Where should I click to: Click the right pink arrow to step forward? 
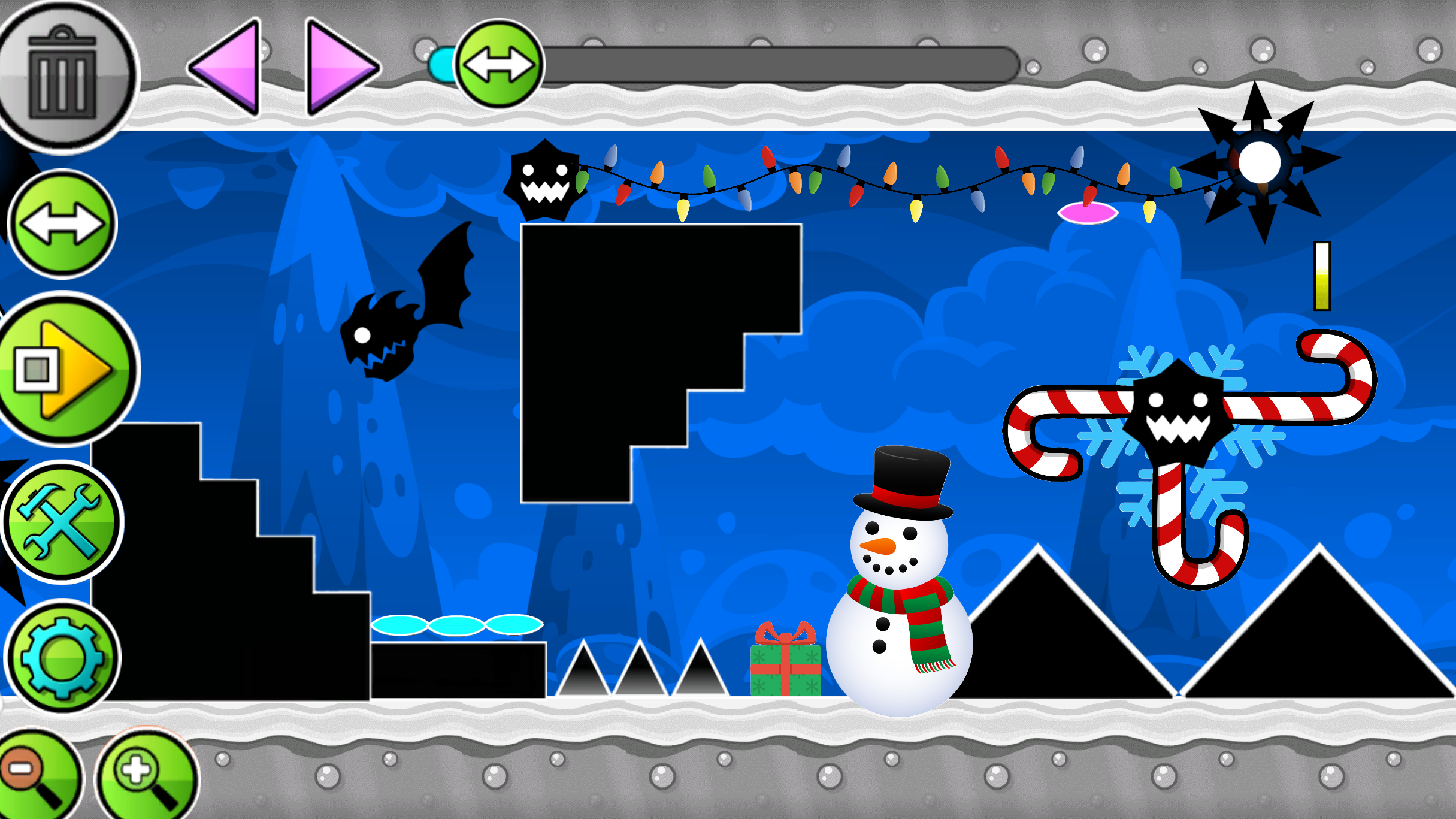pos(335,66)
